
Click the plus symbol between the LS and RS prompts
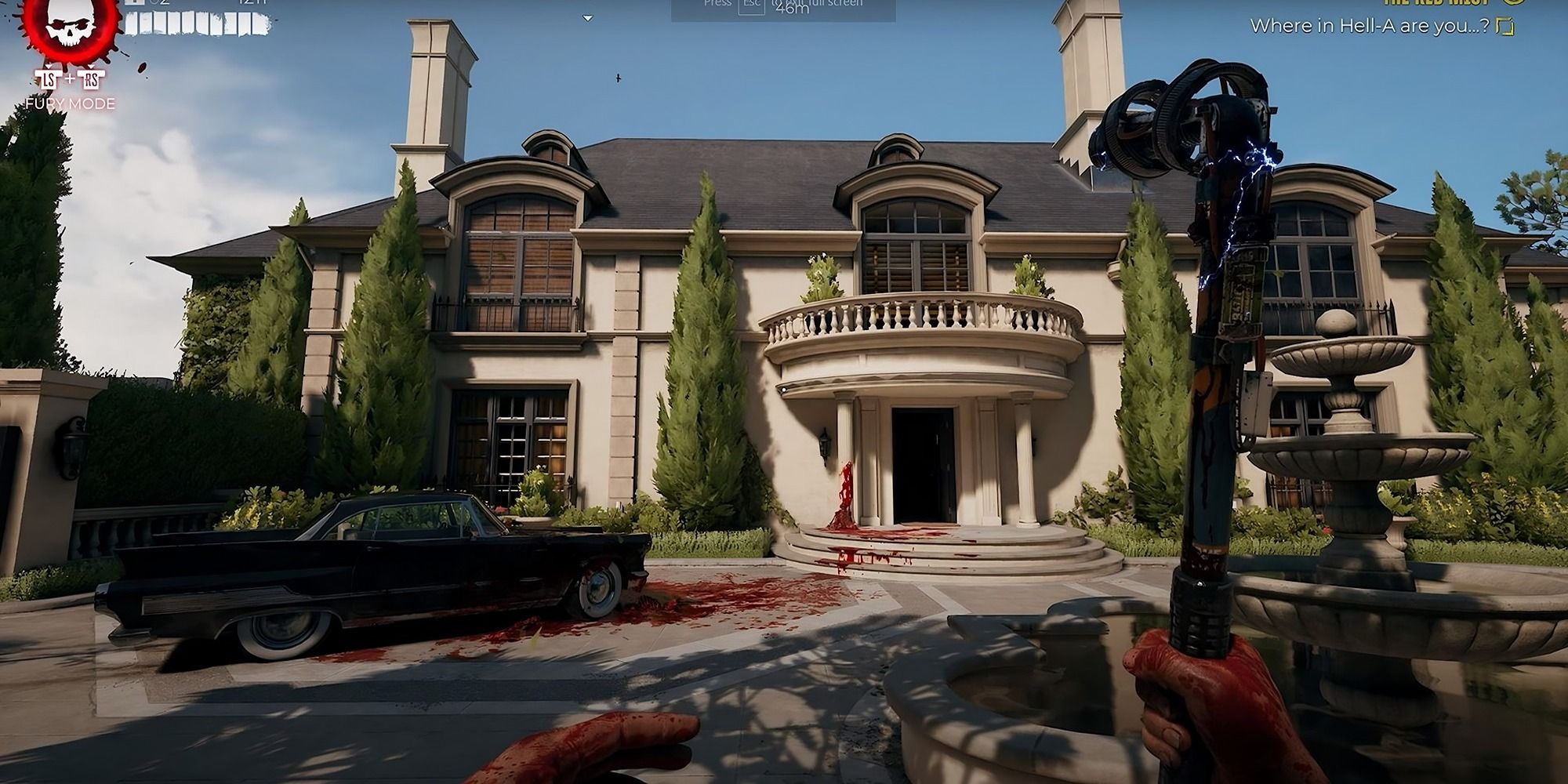[70, 80]
